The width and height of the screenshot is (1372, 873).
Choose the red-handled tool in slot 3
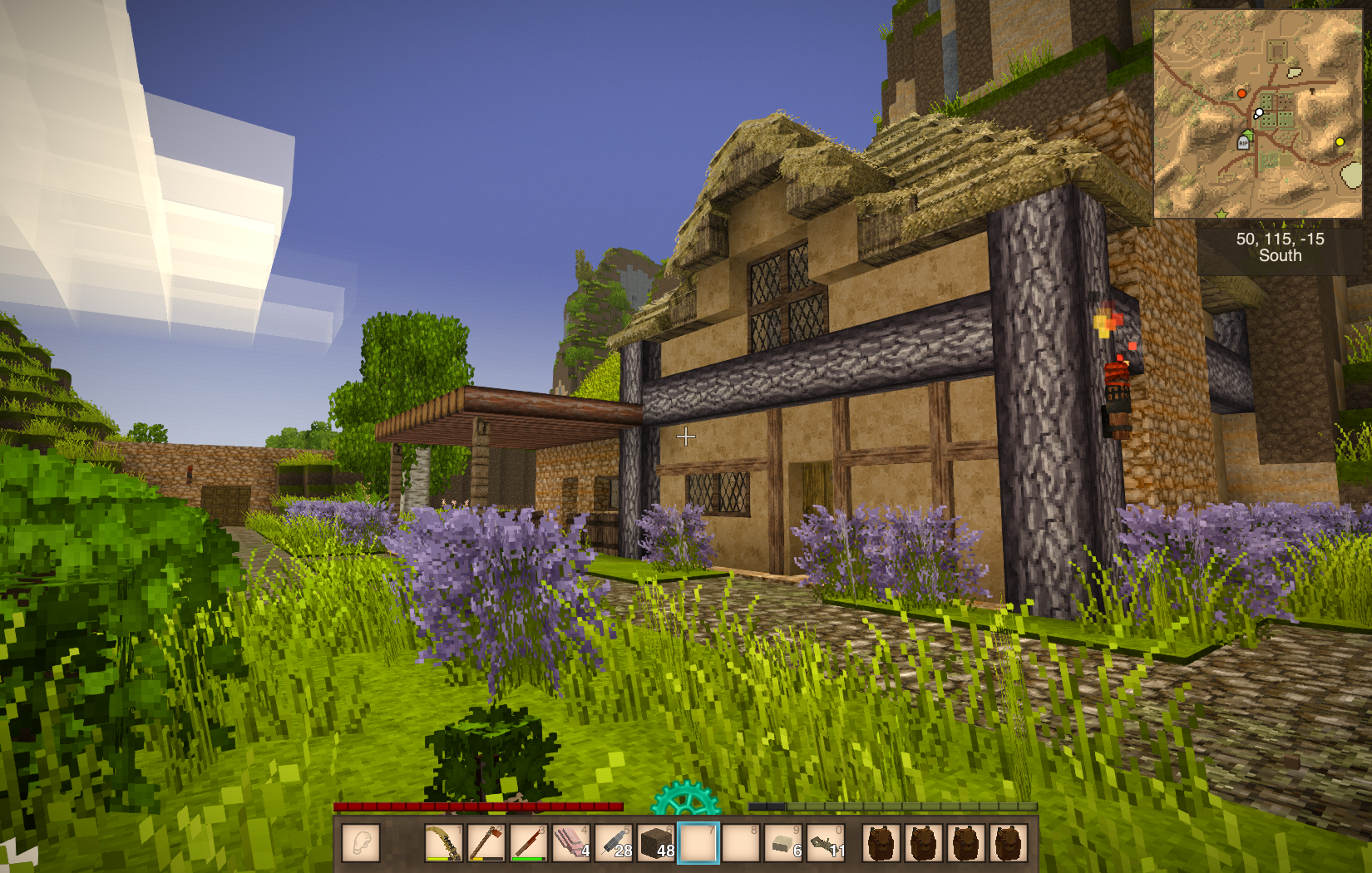click(528, 842)
